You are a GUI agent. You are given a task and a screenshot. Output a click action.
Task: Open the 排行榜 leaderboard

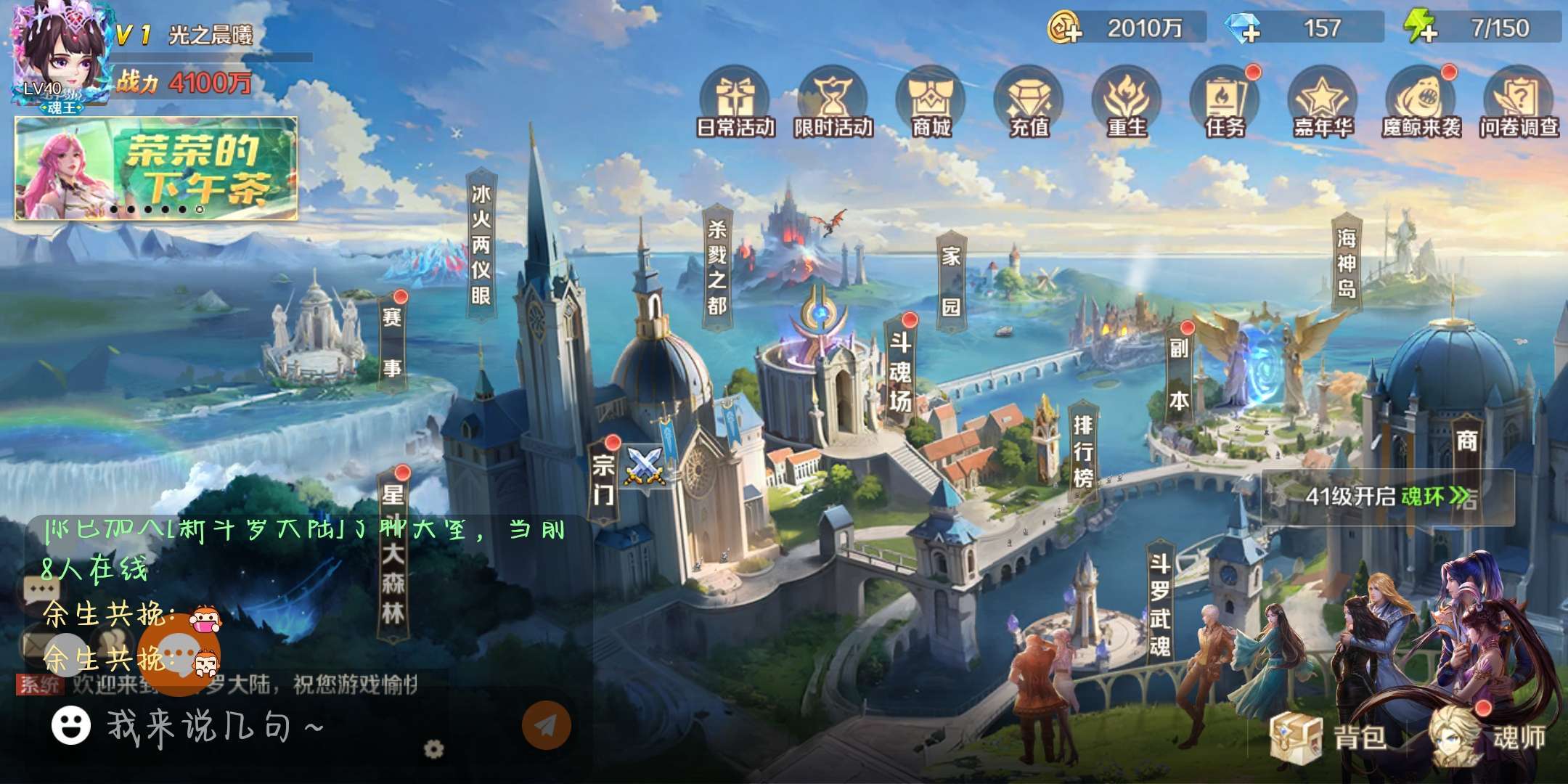click(1083, 450)
